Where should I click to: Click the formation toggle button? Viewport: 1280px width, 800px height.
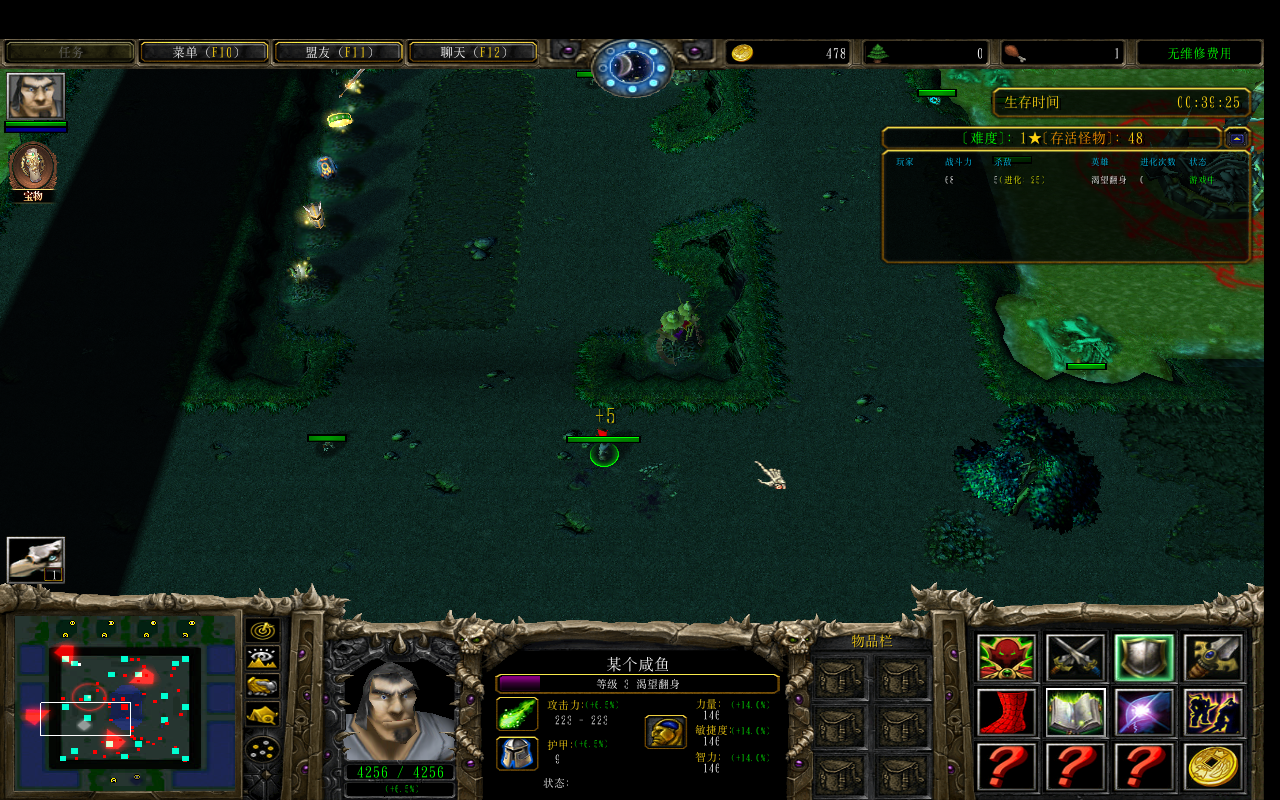(263, 749)
